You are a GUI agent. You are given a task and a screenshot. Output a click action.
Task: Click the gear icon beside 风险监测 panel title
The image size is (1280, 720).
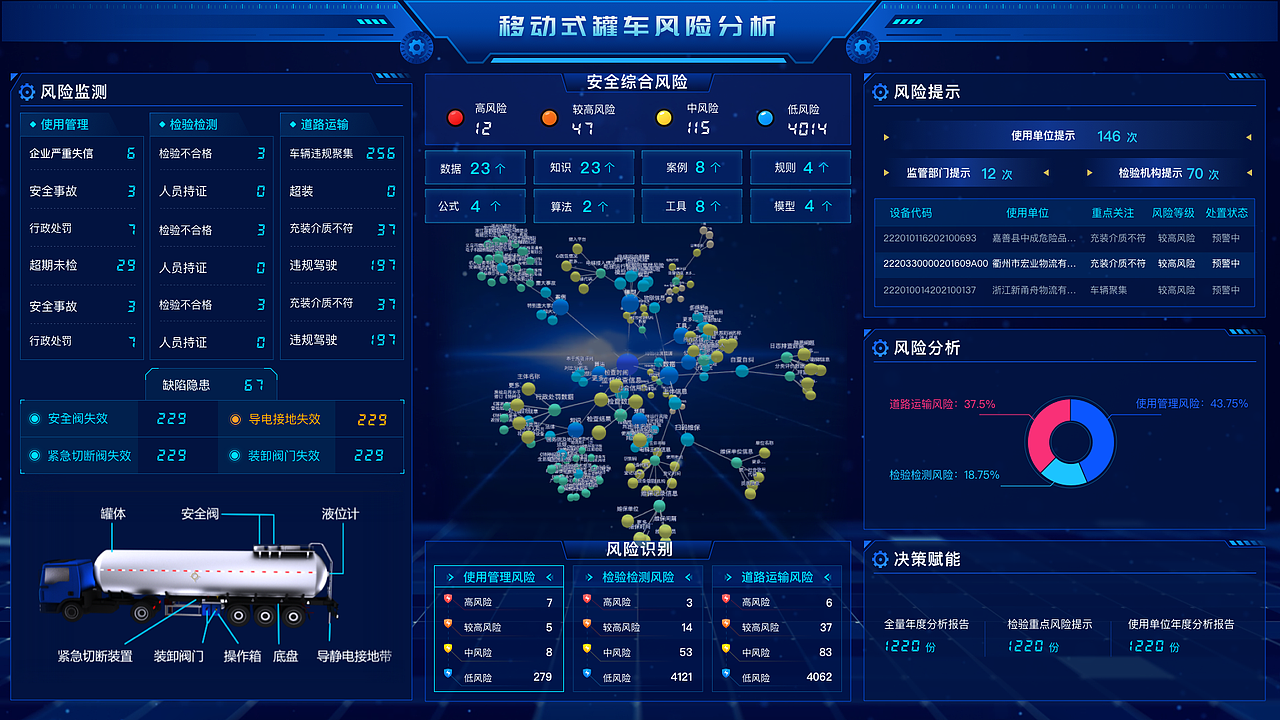(x=26, y=92)
